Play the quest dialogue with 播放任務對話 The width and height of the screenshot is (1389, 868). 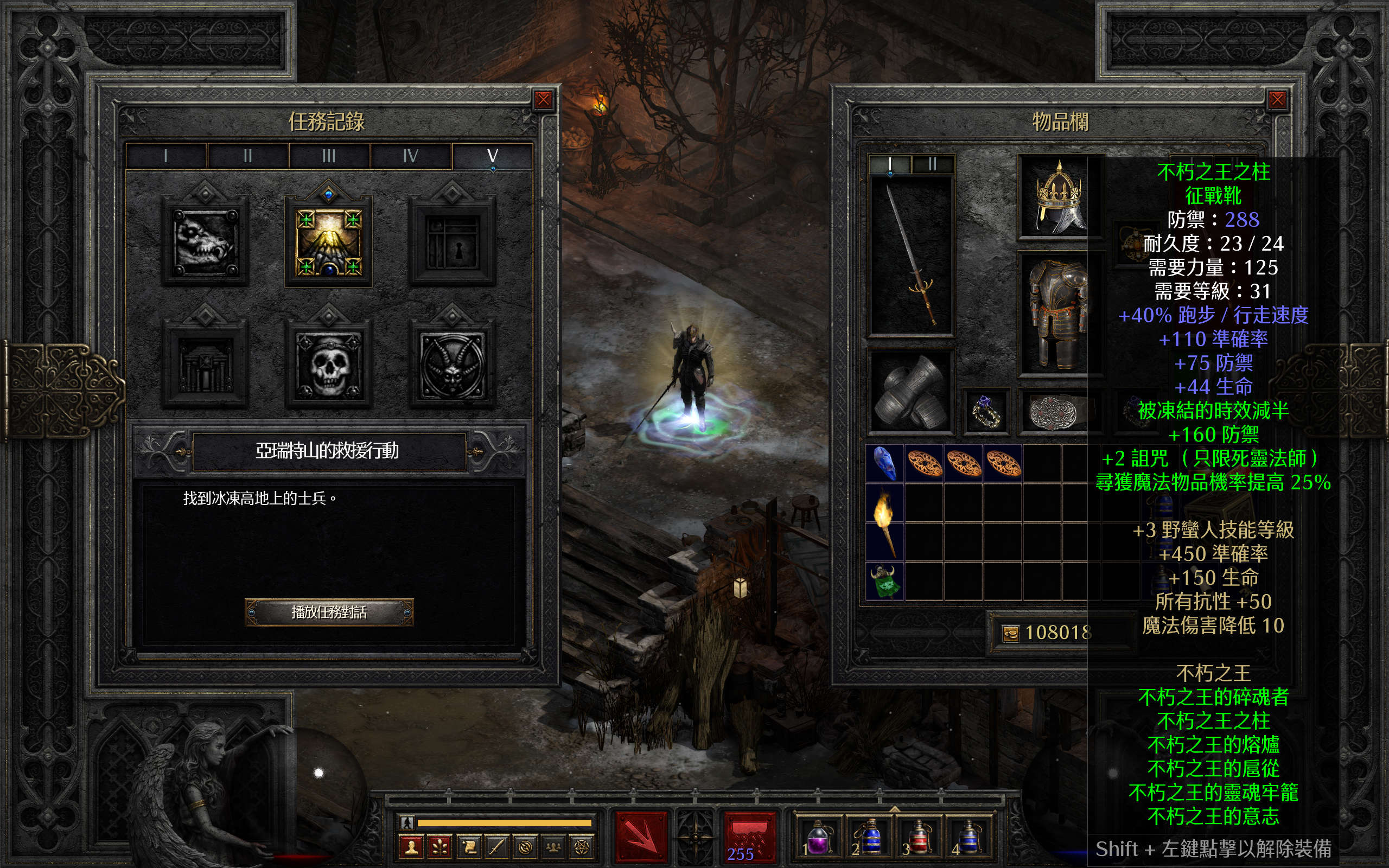pos(329,612)
